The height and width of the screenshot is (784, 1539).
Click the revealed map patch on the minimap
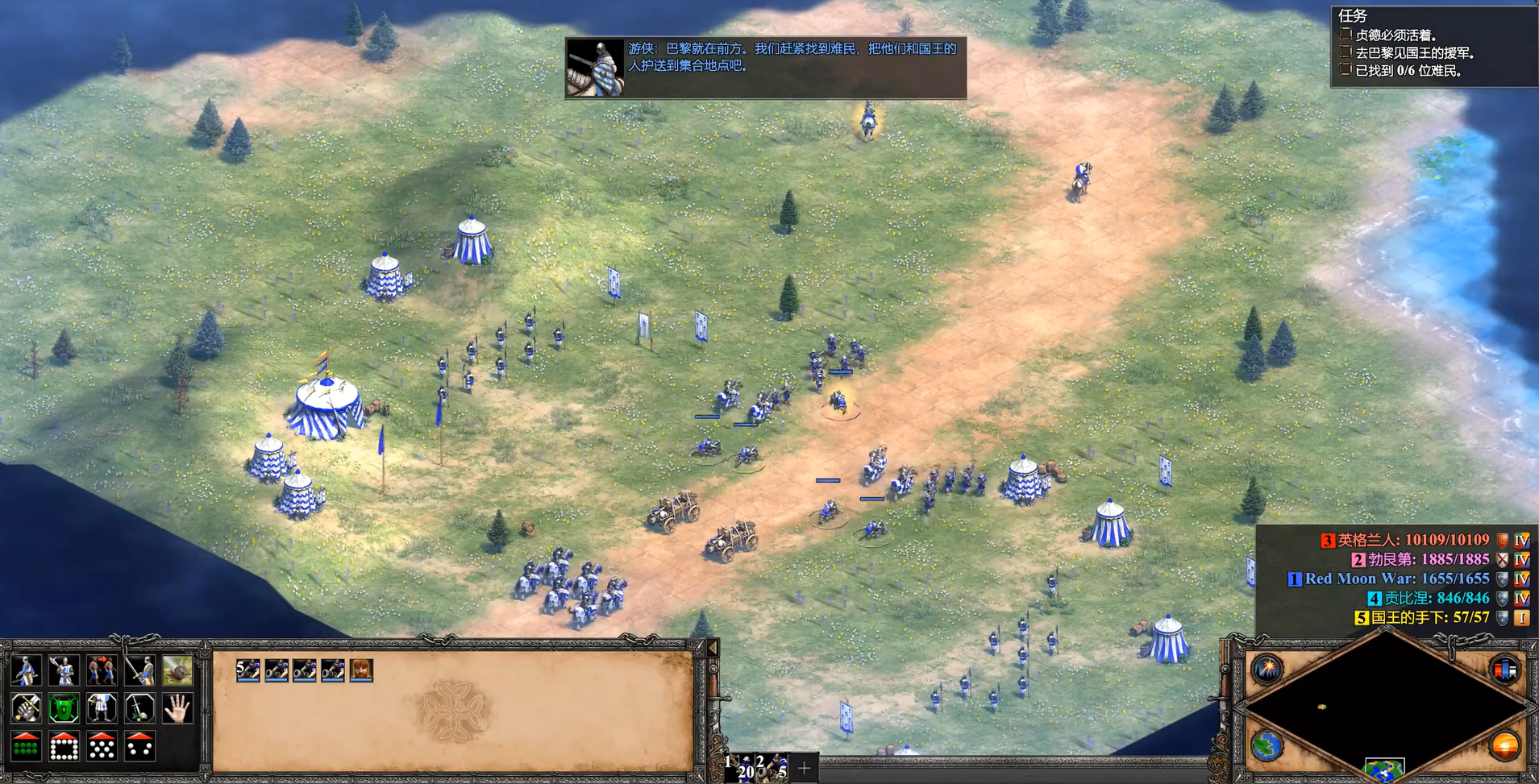pyautogui.click(x=1383, y=769)
